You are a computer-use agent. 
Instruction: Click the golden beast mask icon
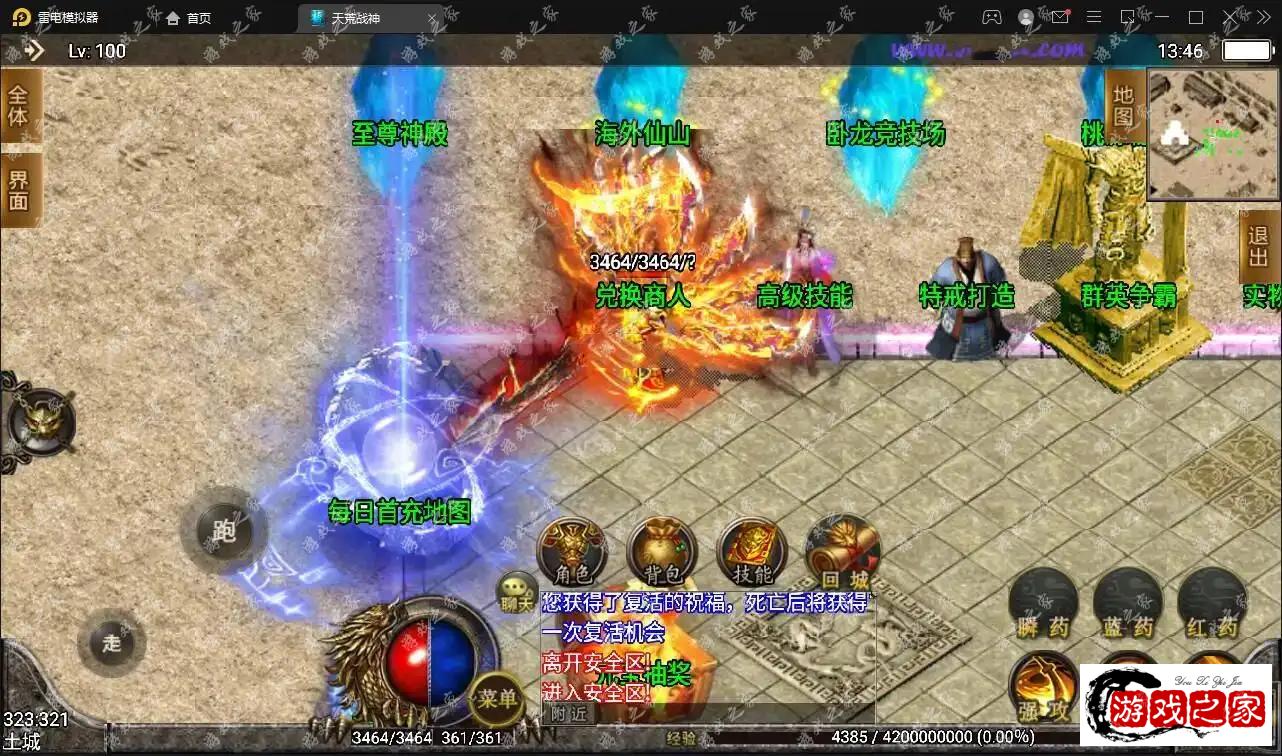(x=42, y=420)
